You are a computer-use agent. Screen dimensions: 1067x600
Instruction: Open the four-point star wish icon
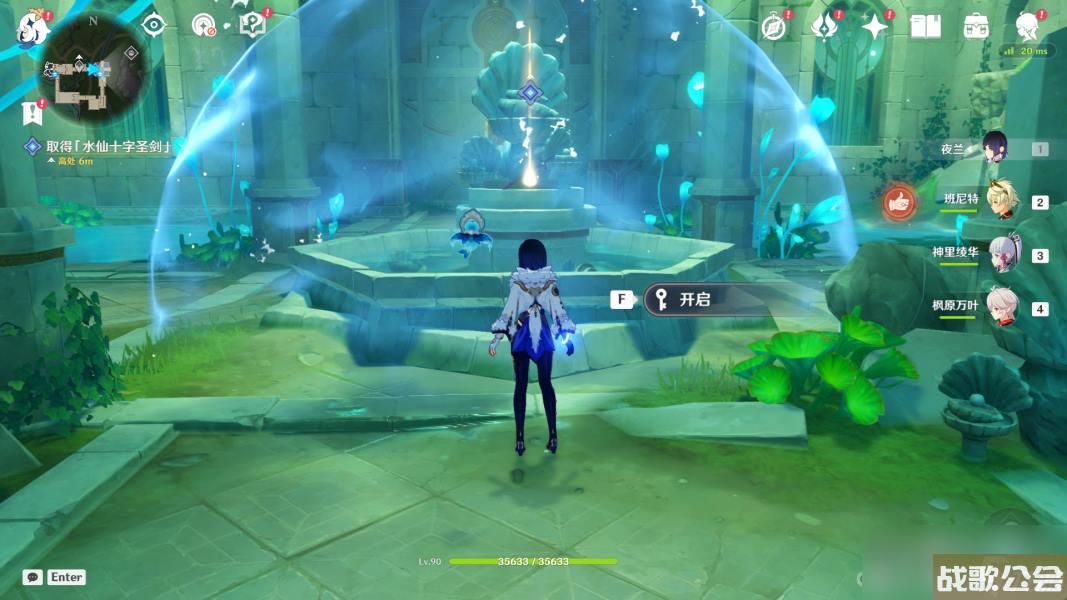pyautogui.click(x=875, y=27)
